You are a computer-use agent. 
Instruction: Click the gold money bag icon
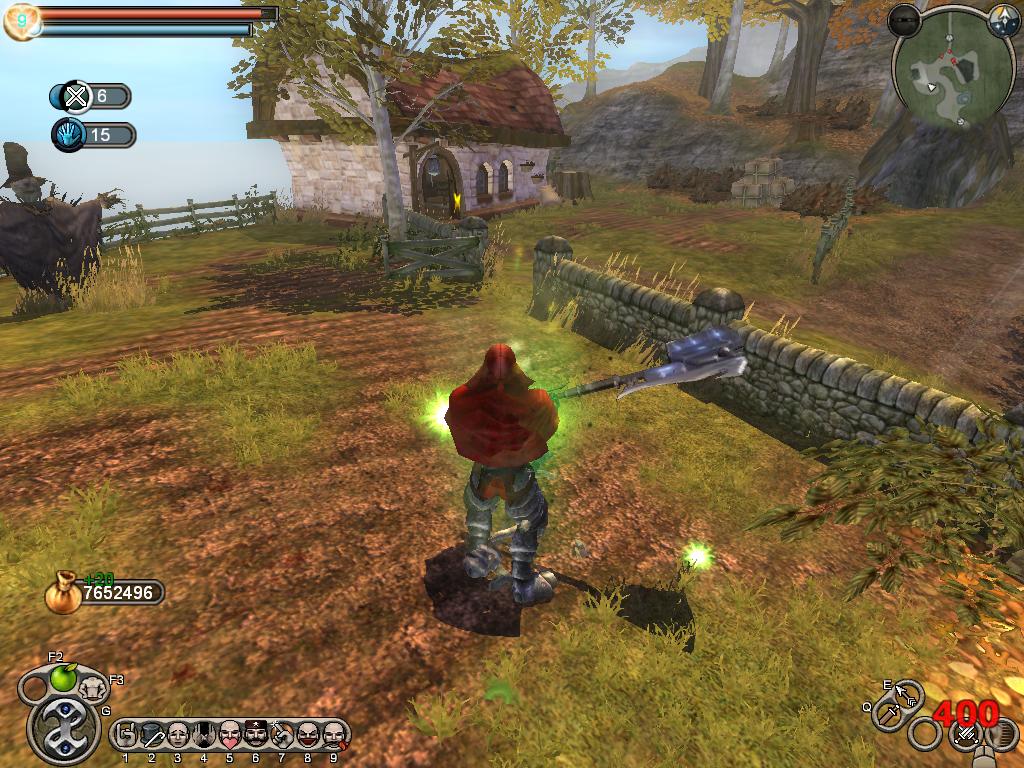62,591
